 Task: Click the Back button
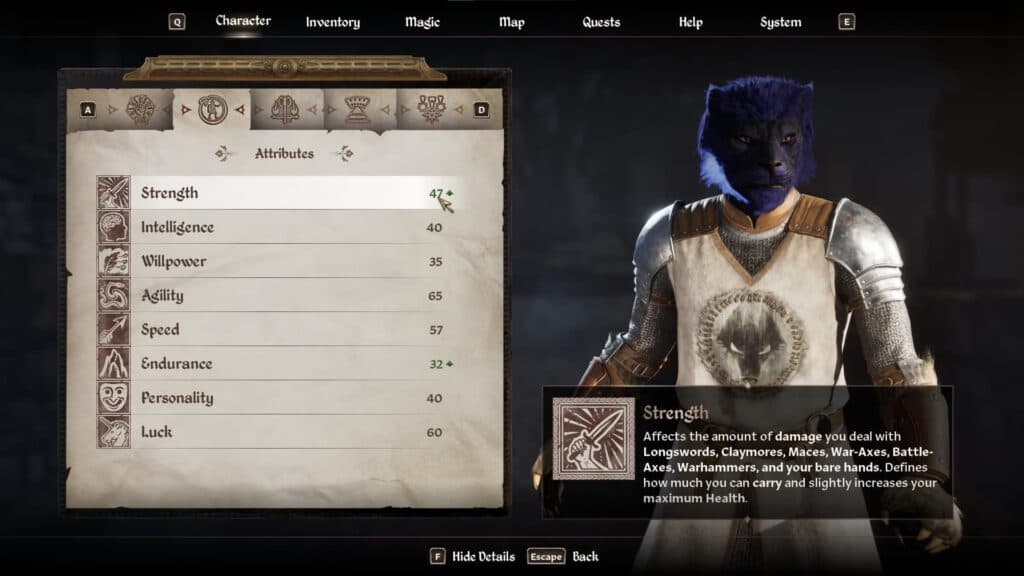point(585,556)
